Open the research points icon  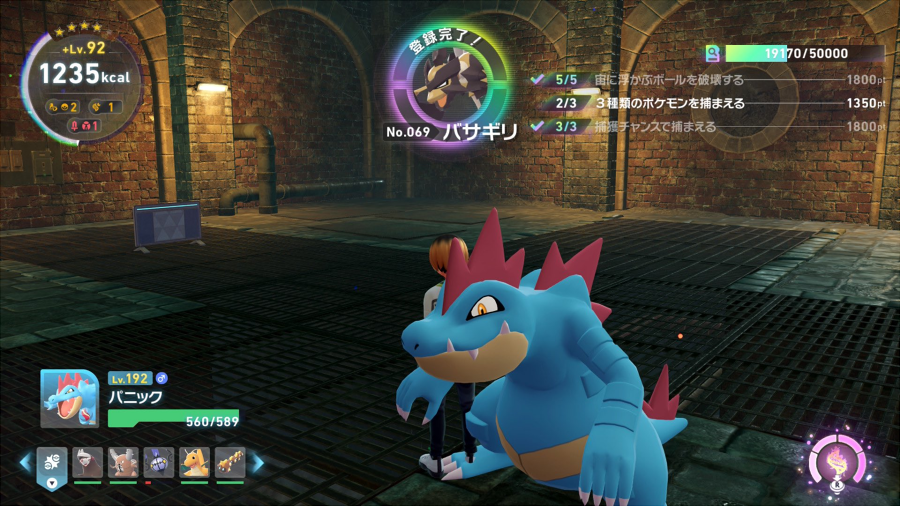point(713,54)
